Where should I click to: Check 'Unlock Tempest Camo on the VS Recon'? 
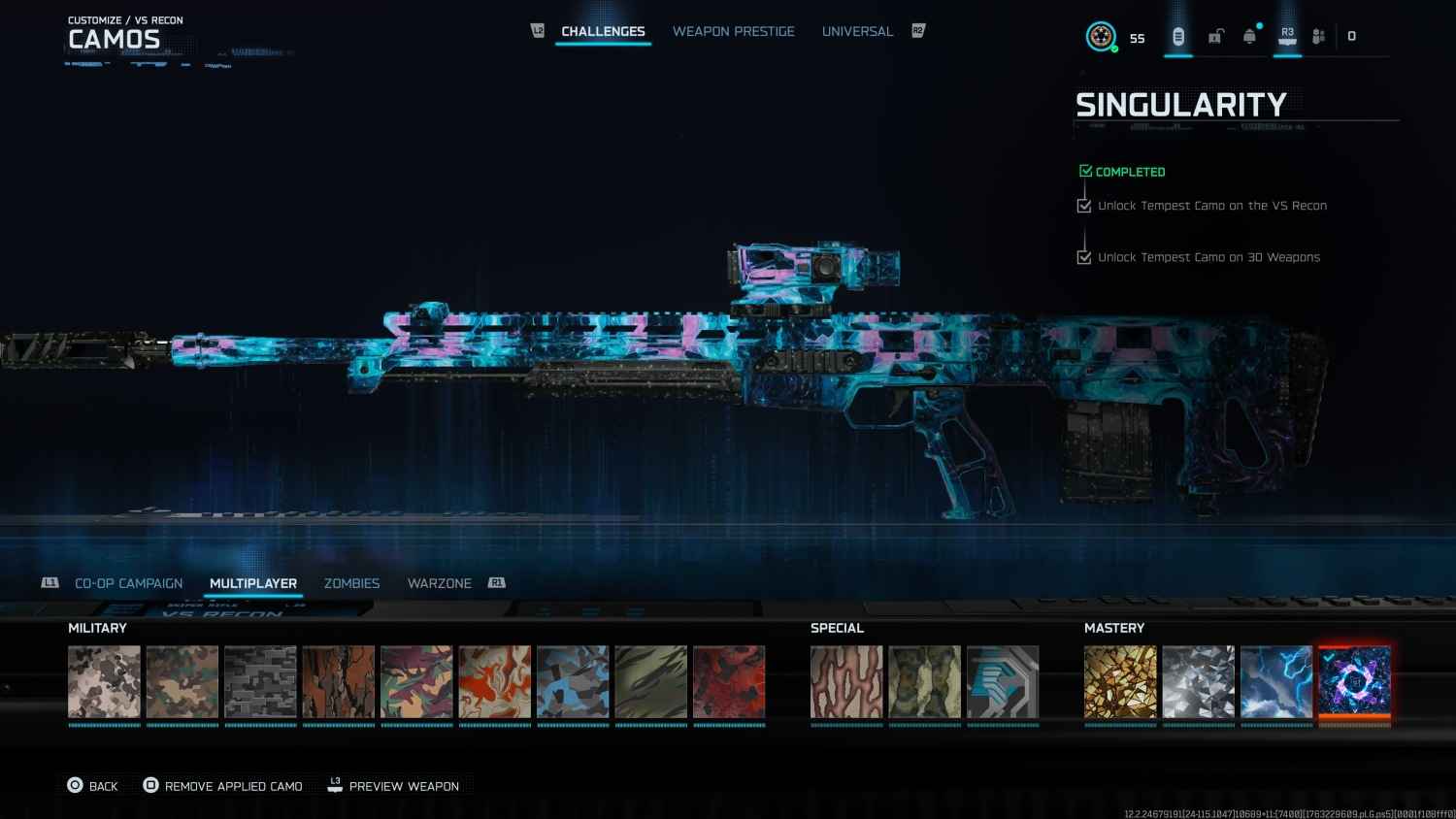pyautogui.click(x=1084, y=206)
